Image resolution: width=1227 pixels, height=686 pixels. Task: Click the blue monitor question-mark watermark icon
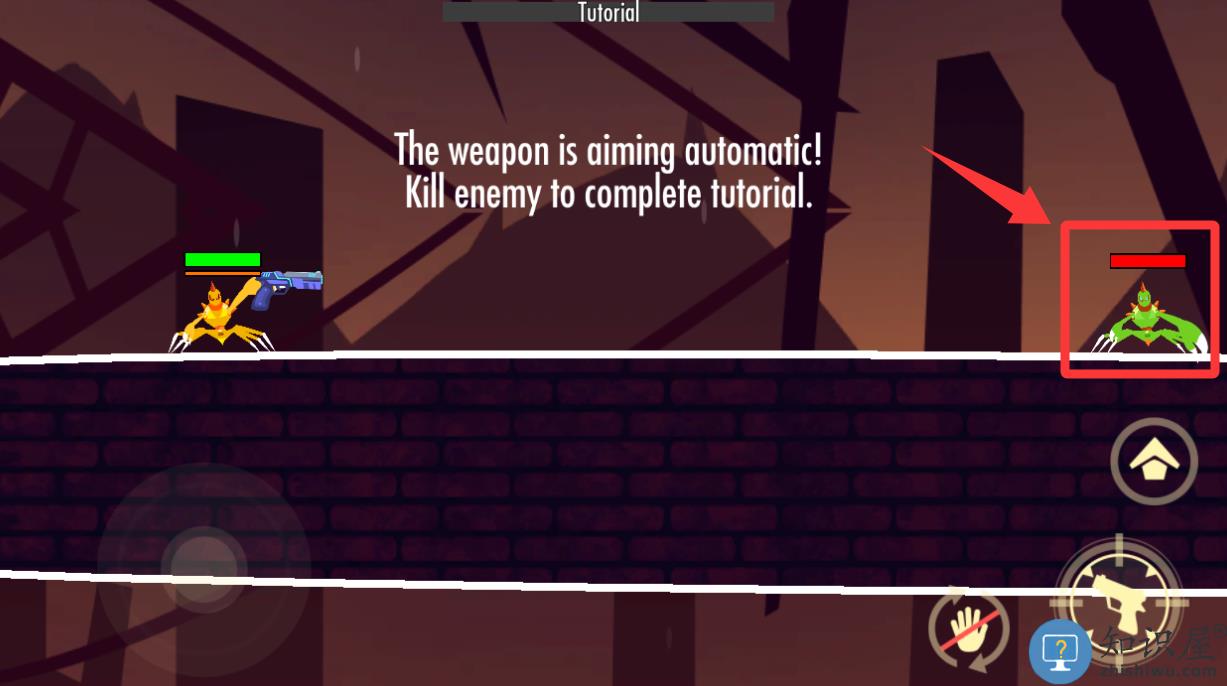[1060, 652]
